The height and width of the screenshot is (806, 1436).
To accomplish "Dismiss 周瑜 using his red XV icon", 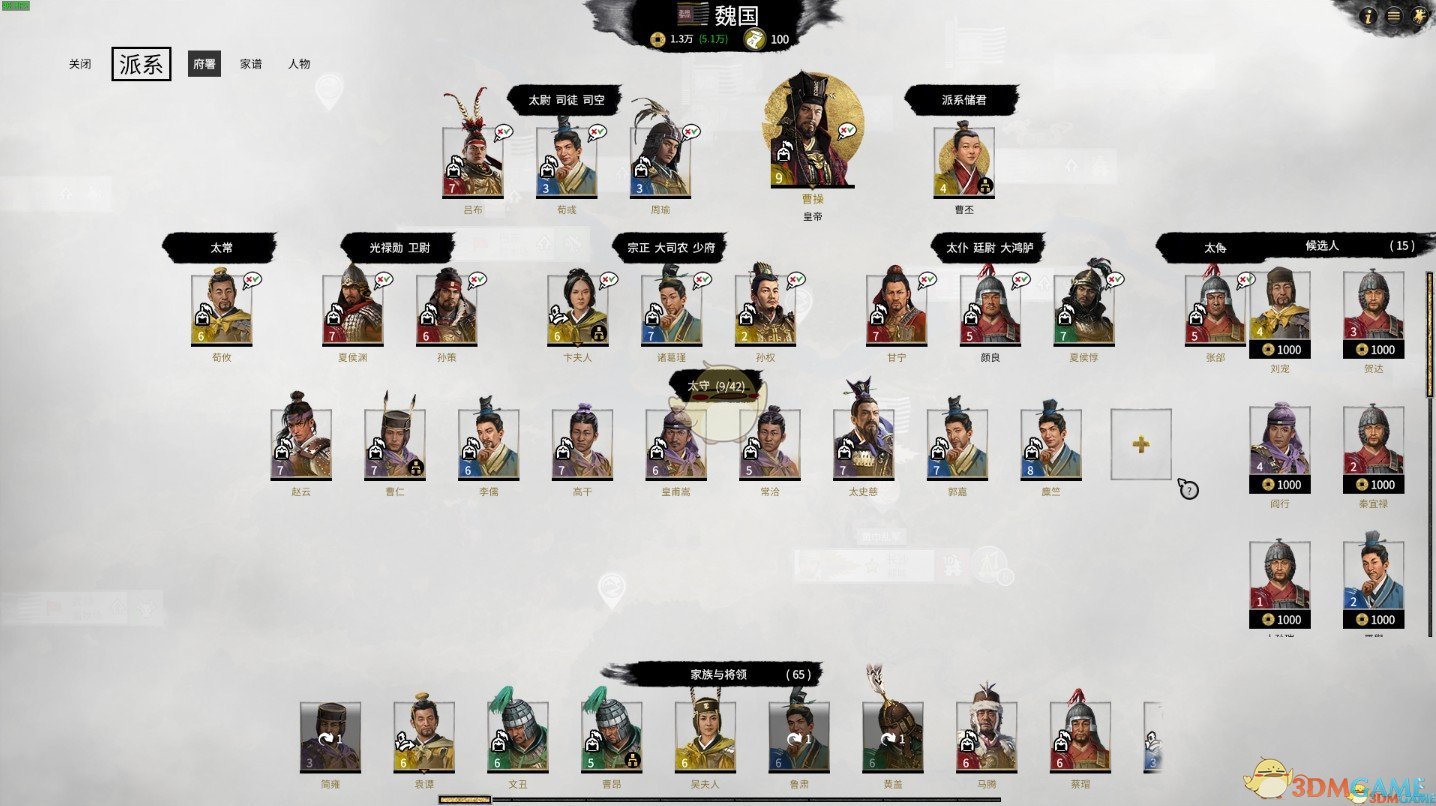I will [x=688, y=131].
